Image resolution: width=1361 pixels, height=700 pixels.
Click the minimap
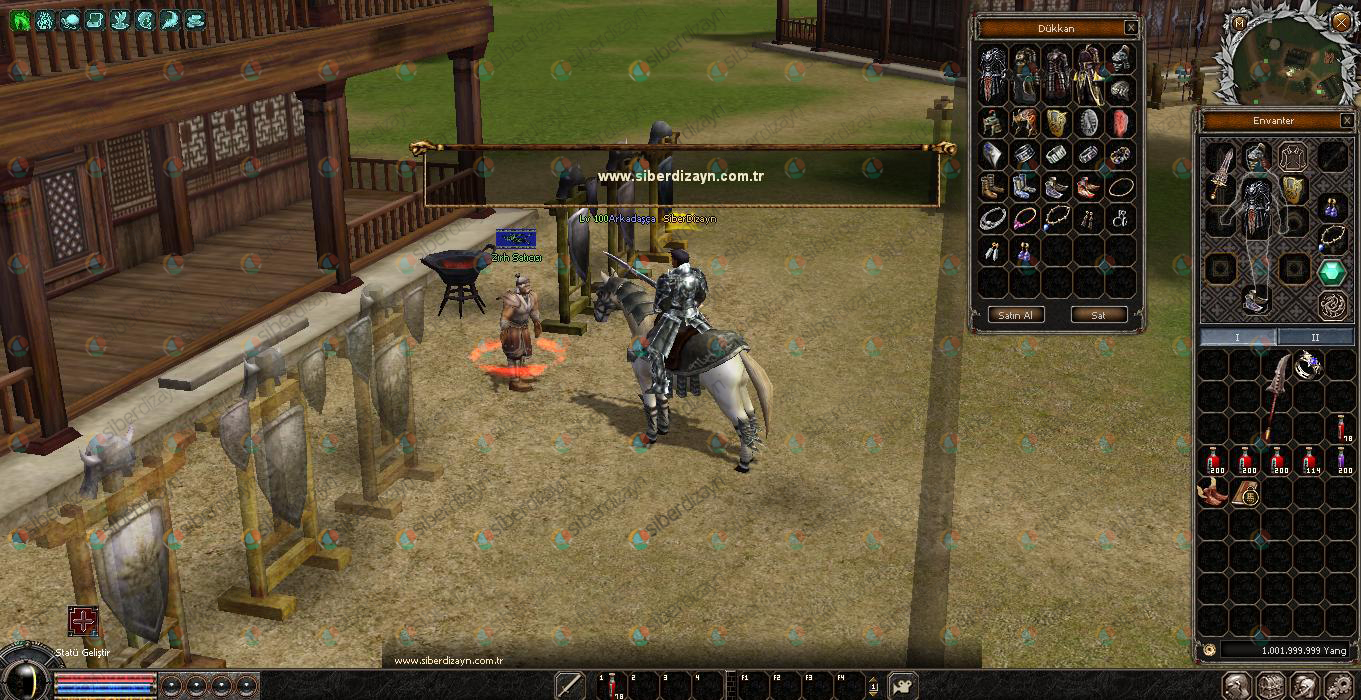1287,65
